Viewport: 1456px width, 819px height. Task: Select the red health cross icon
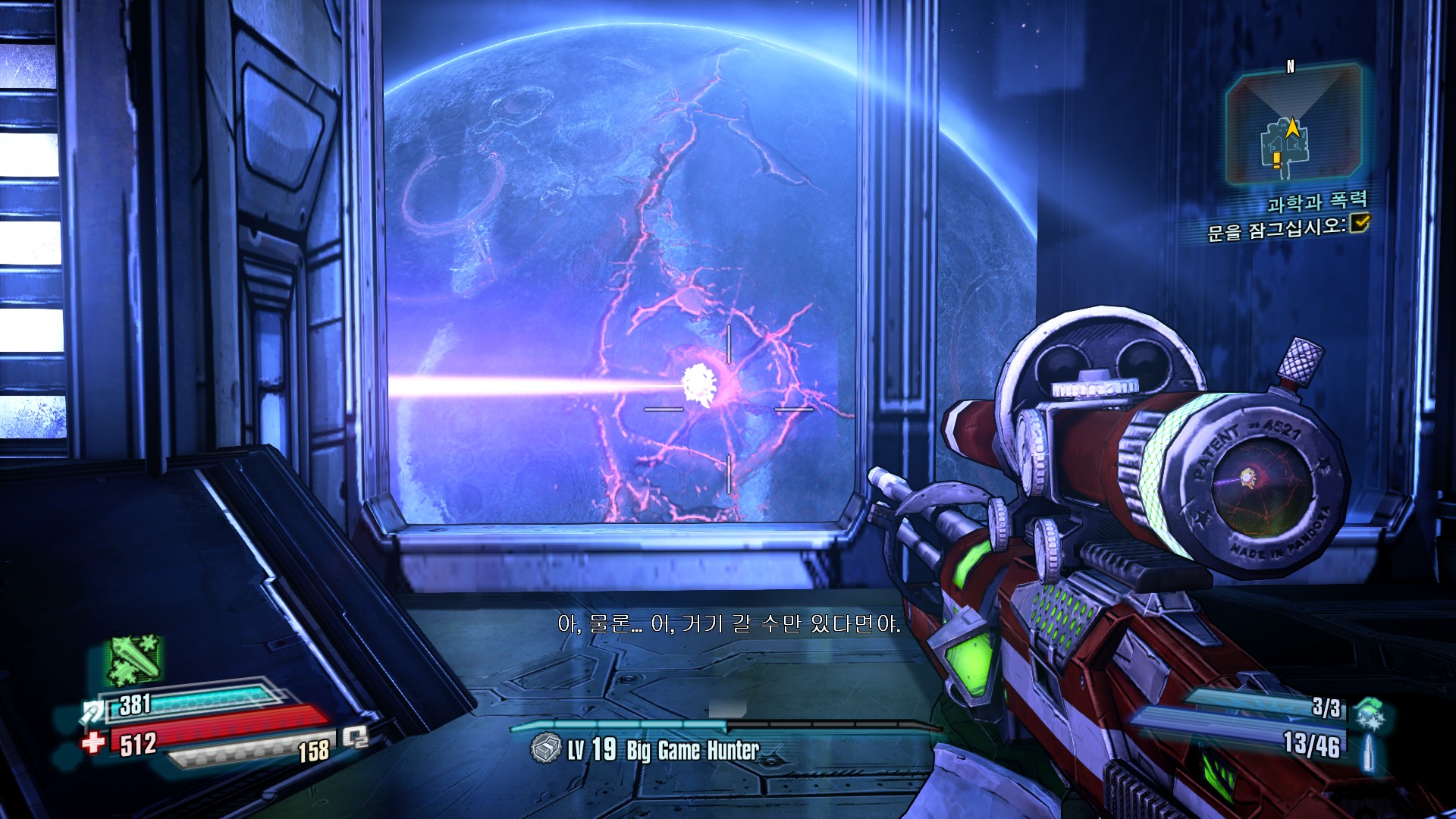click(x=94, y=741)
